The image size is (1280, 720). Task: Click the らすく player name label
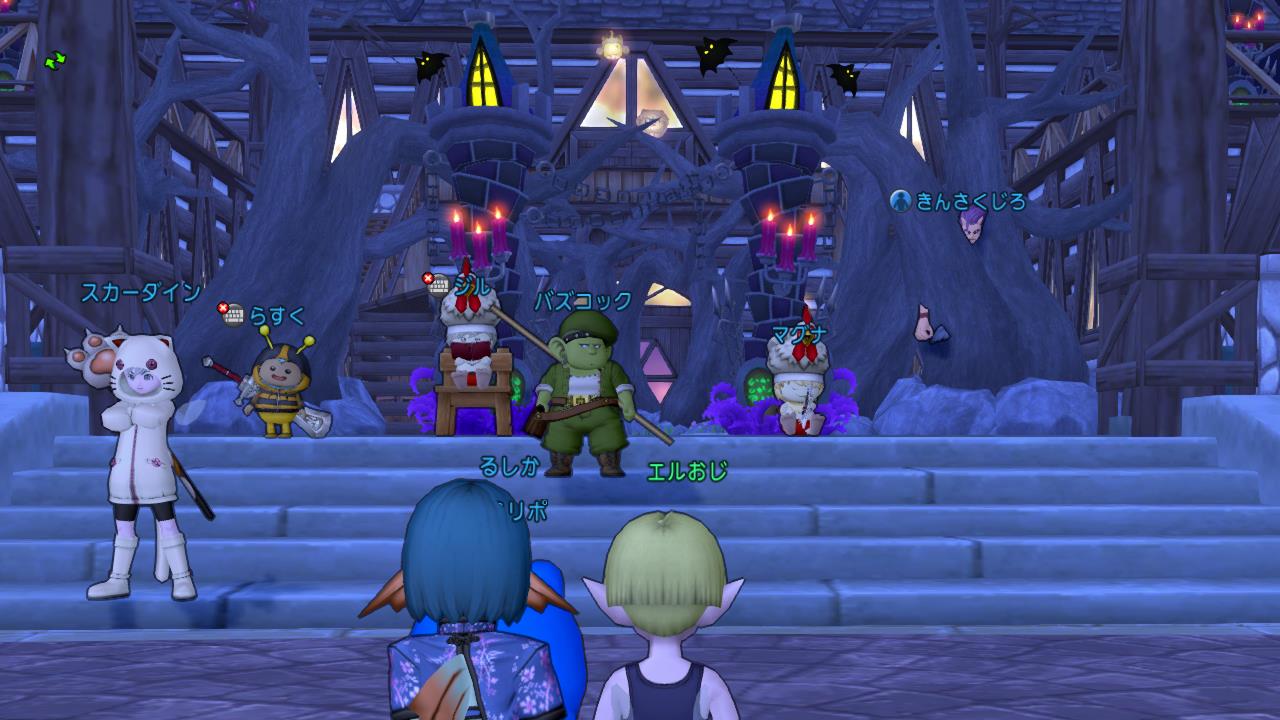(x=276, y=316)
